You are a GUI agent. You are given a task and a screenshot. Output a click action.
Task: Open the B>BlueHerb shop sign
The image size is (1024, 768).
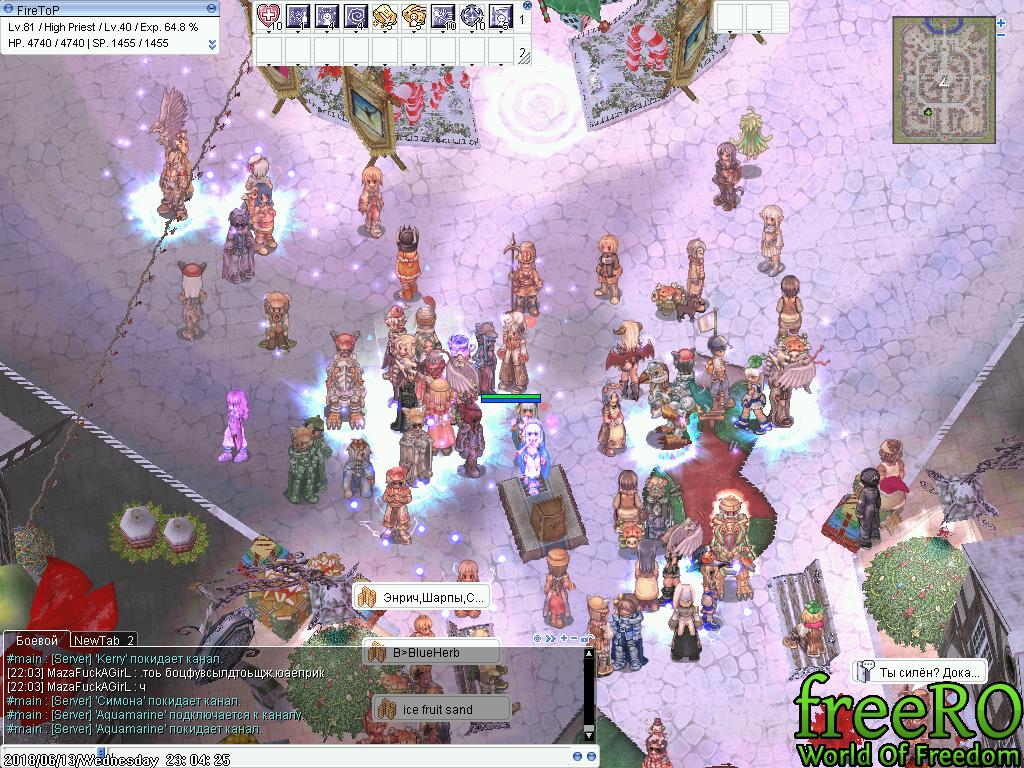(431, 652)
